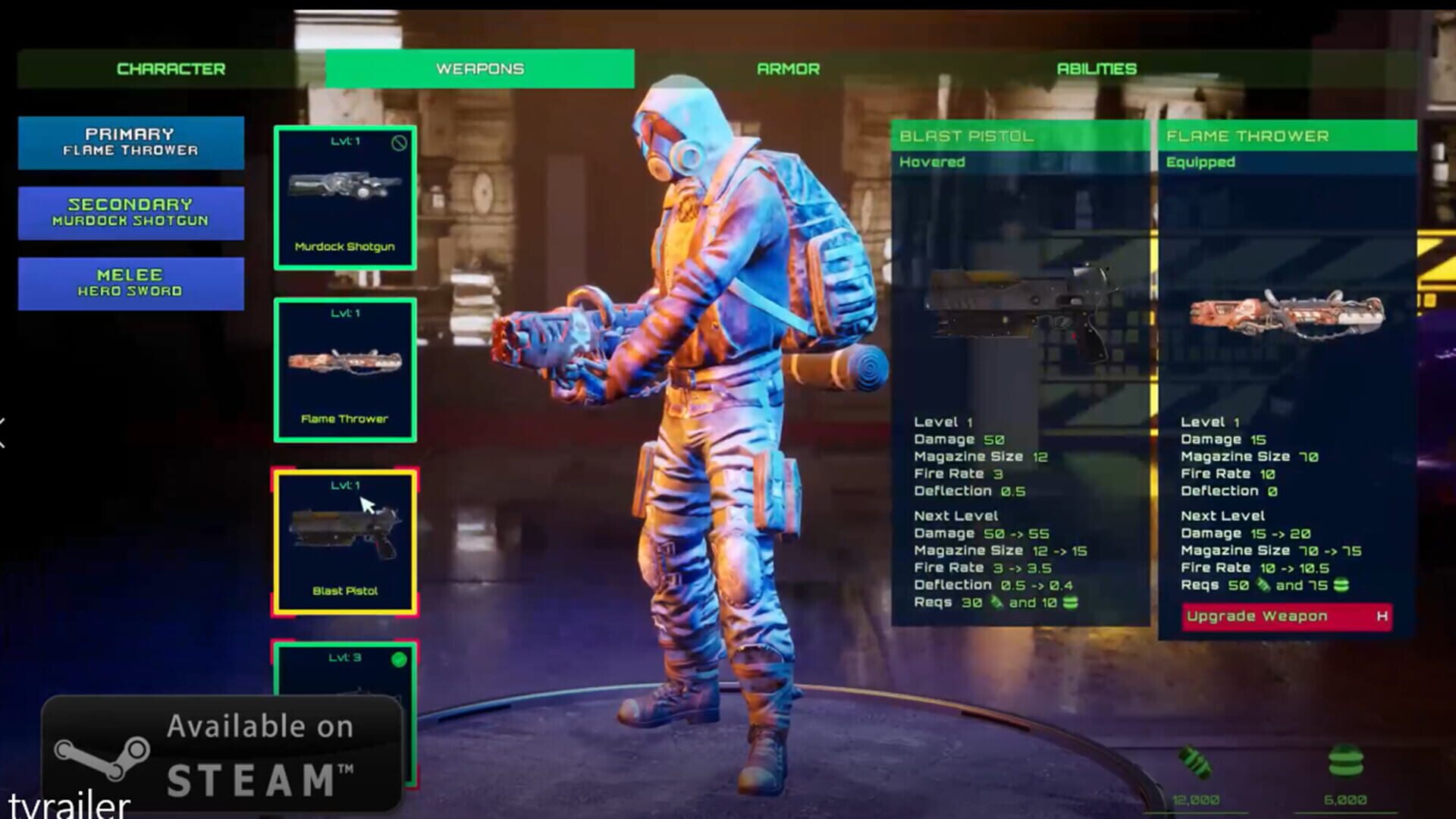Click the H hotkey badge on Upgrade Weapon
Image resolution: width=1456 pixels, height=819 pixels.
(x=1382, y=617)
